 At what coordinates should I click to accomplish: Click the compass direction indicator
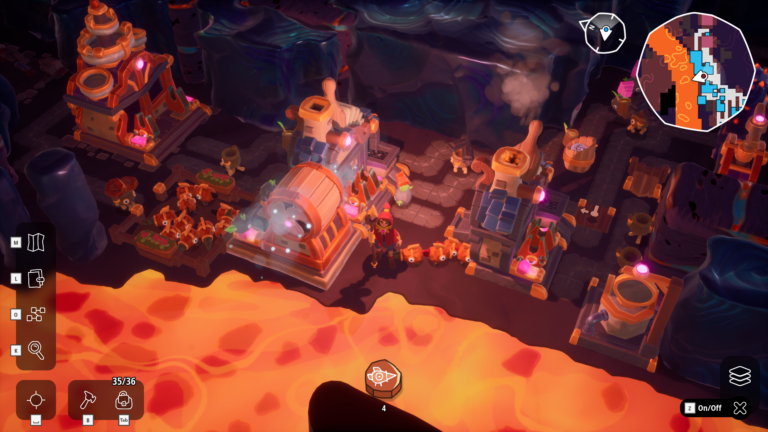pos(604,33)
